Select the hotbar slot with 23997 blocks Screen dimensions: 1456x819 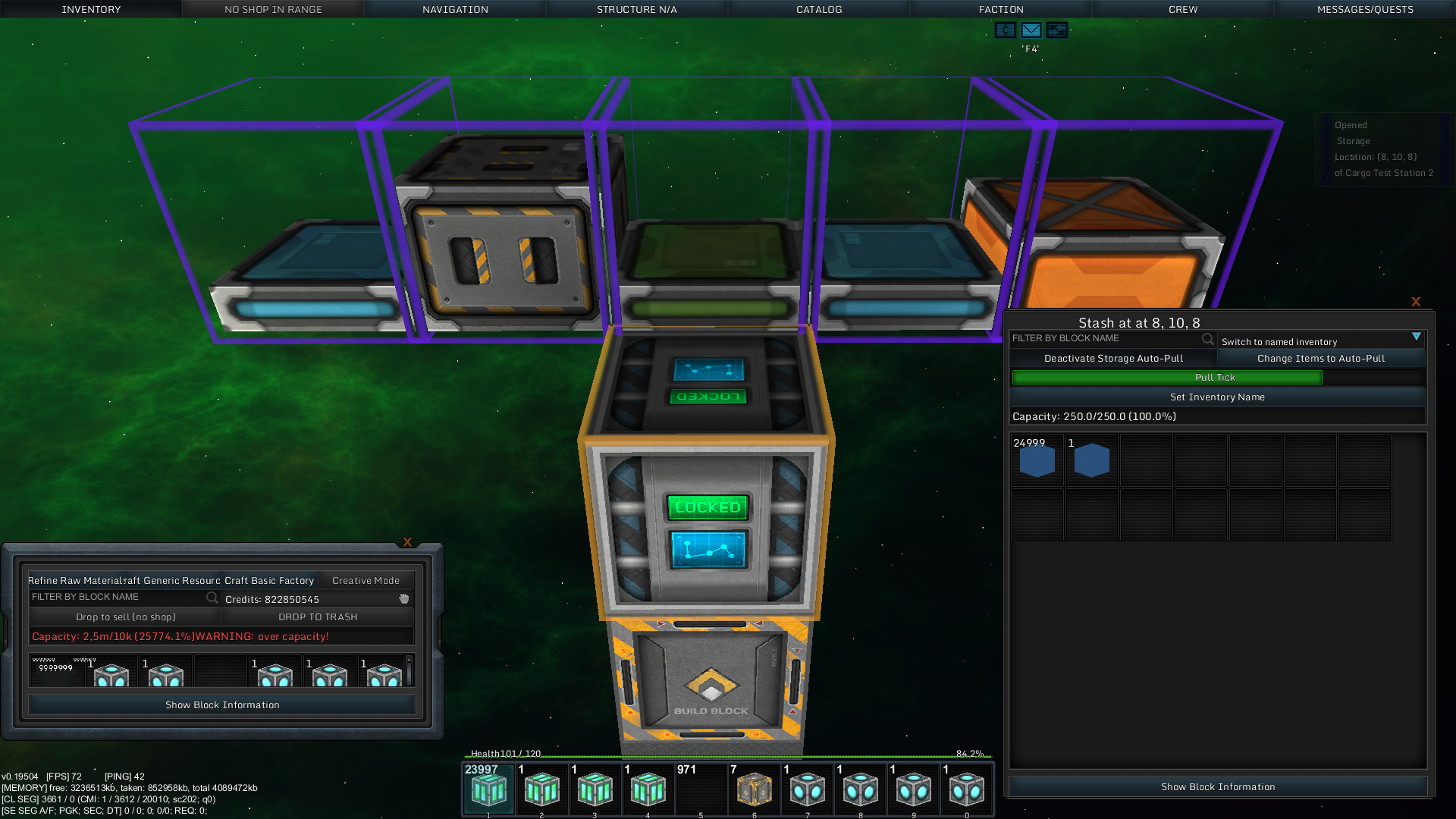(x=488, y=789)
